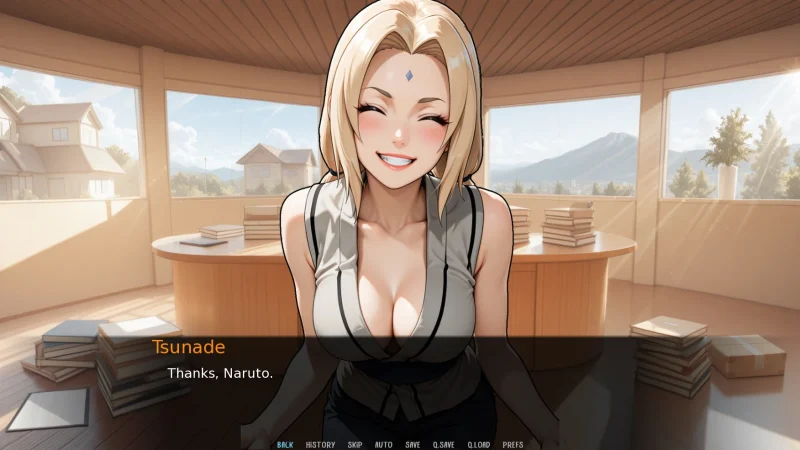Go back to the previous line
This screenshot has width=800, height=450.
(285, 444)
